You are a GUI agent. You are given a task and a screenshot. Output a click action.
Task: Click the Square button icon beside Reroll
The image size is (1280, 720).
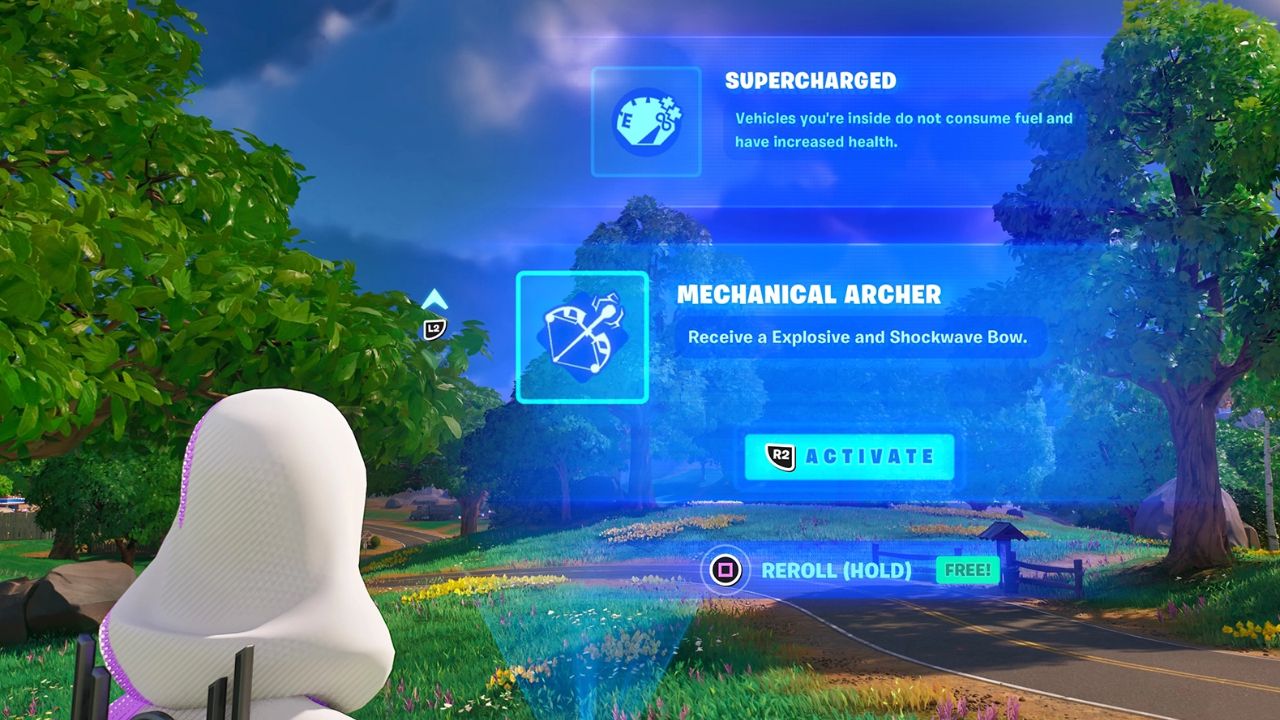pyautogui.click(x=727, y=570)
